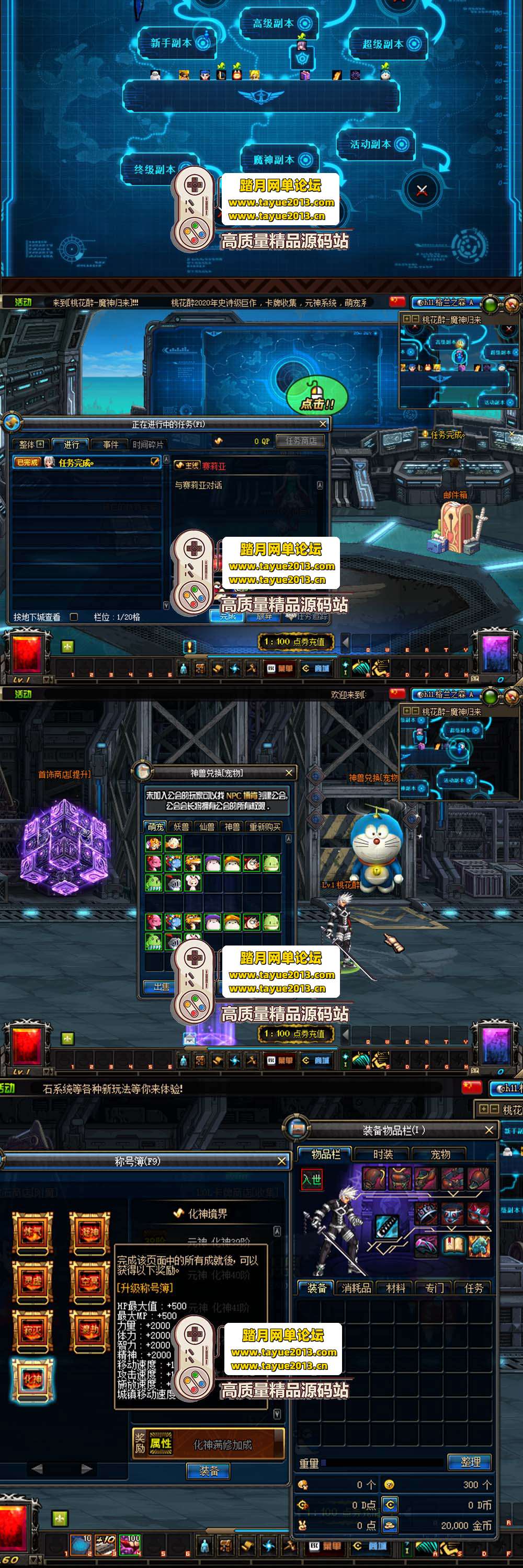Image resolution: width=523 pixels, height=1568 pixels.
Task: Click the 整理 sort button
Action: pos(470,1461)
